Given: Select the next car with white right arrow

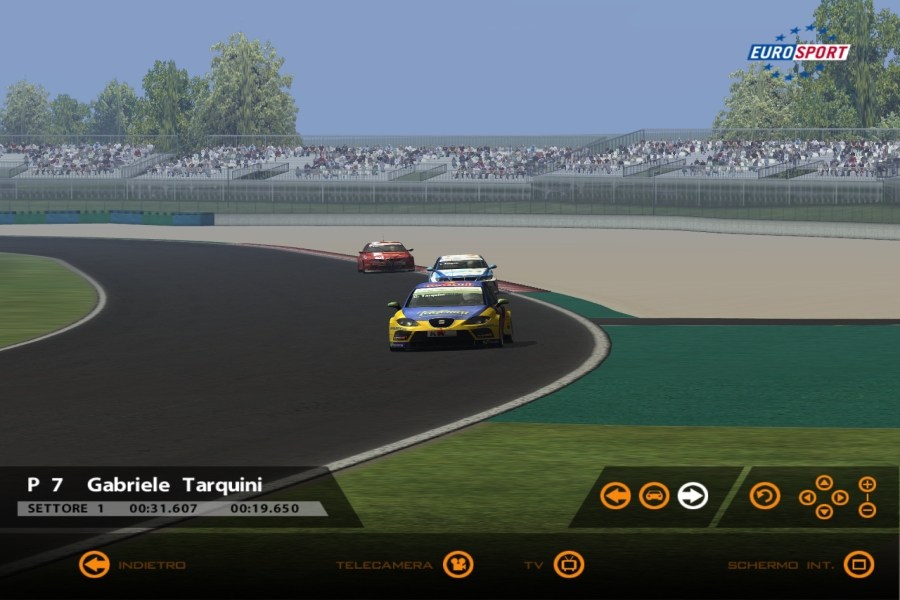Looking at the screenshot, I should (692, 496).
